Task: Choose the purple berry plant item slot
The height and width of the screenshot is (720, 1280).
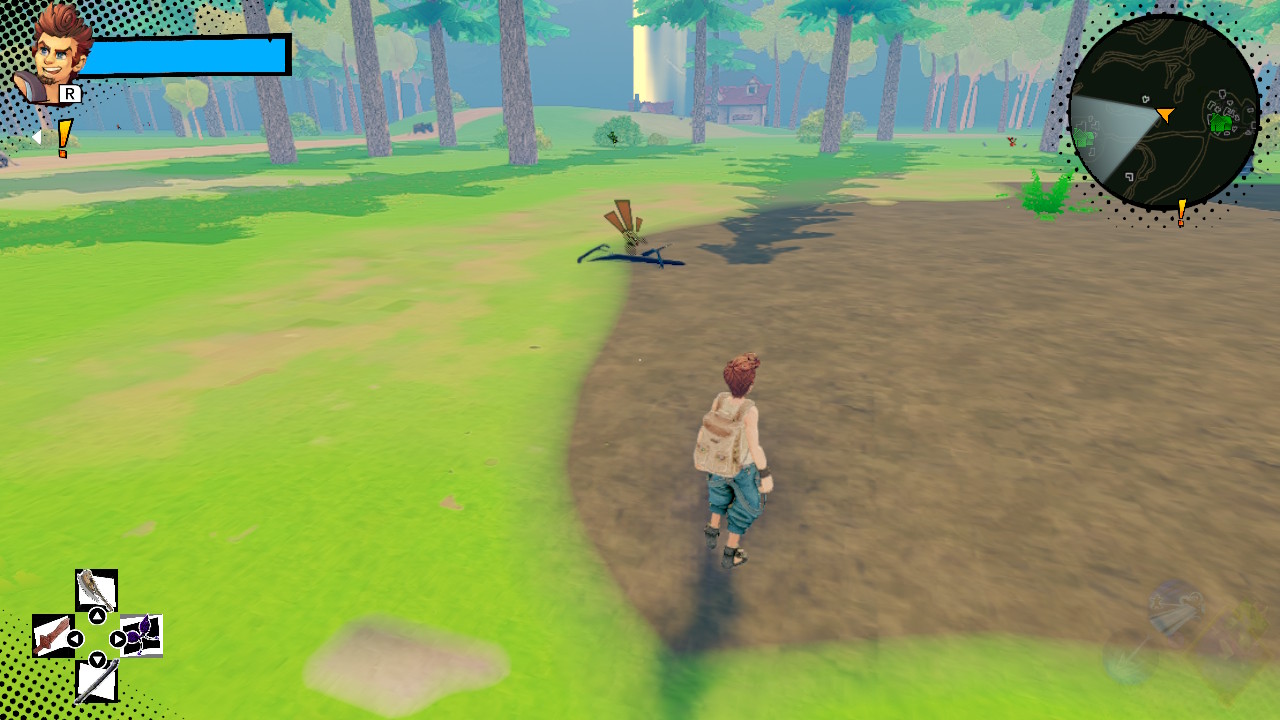Action: point(142,636)
